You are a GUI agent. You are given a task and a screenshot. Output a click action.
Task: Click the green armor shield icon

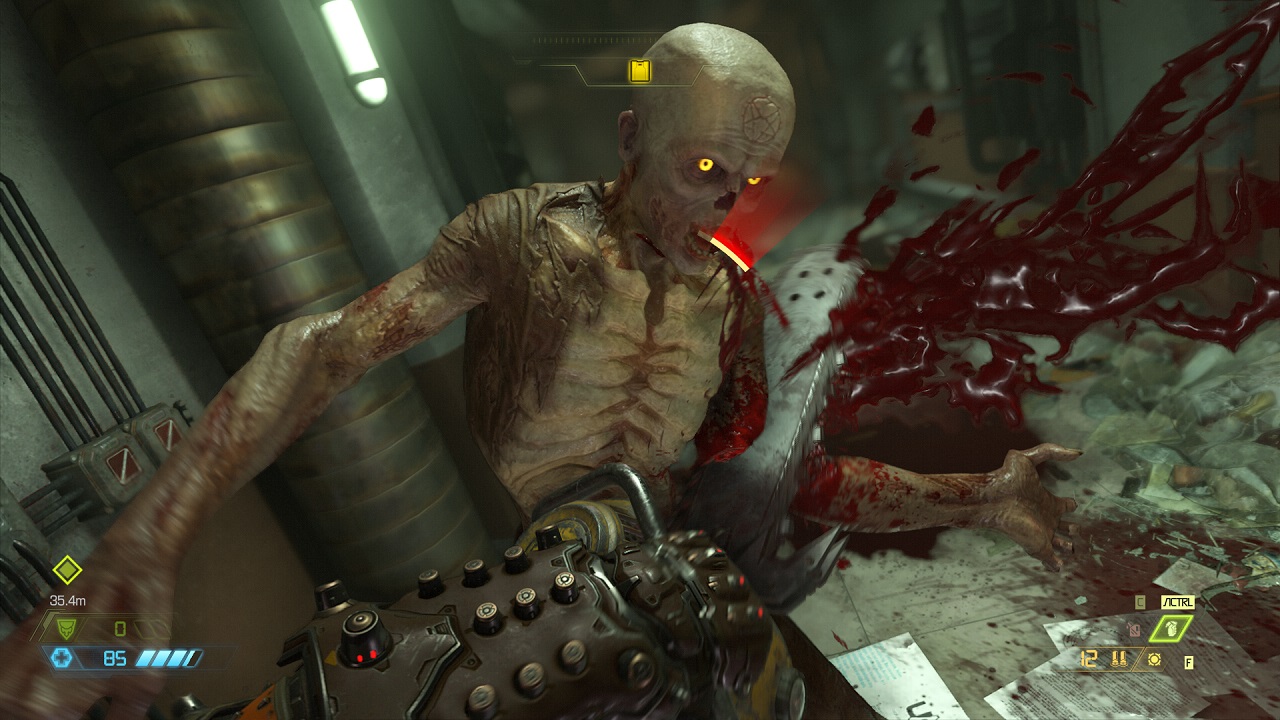66,629
